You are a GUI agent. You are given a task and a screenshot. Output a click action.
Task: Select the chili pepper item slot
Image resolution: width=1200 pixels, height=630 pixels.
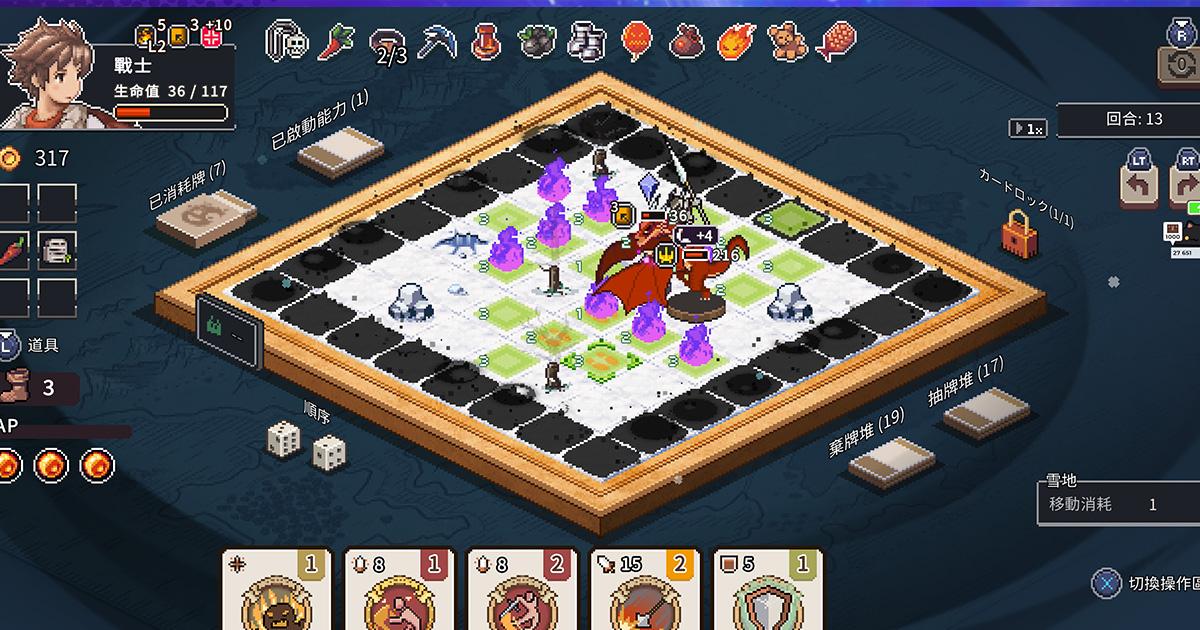pos(13,249)
